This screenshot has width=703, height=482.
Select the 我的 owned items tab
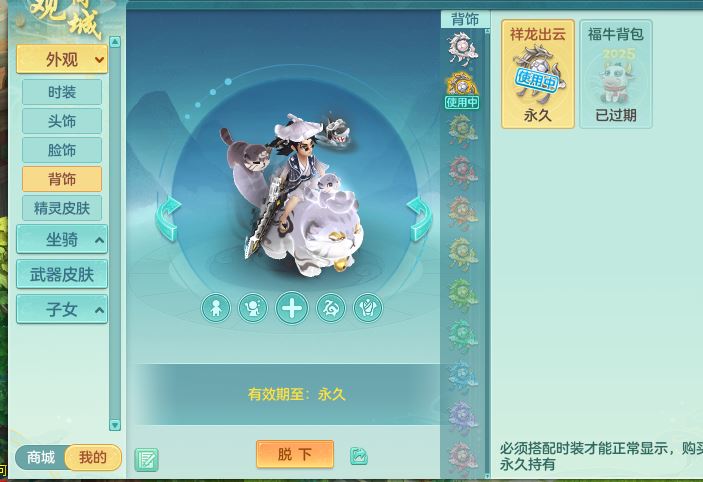[x=92, y=457]
